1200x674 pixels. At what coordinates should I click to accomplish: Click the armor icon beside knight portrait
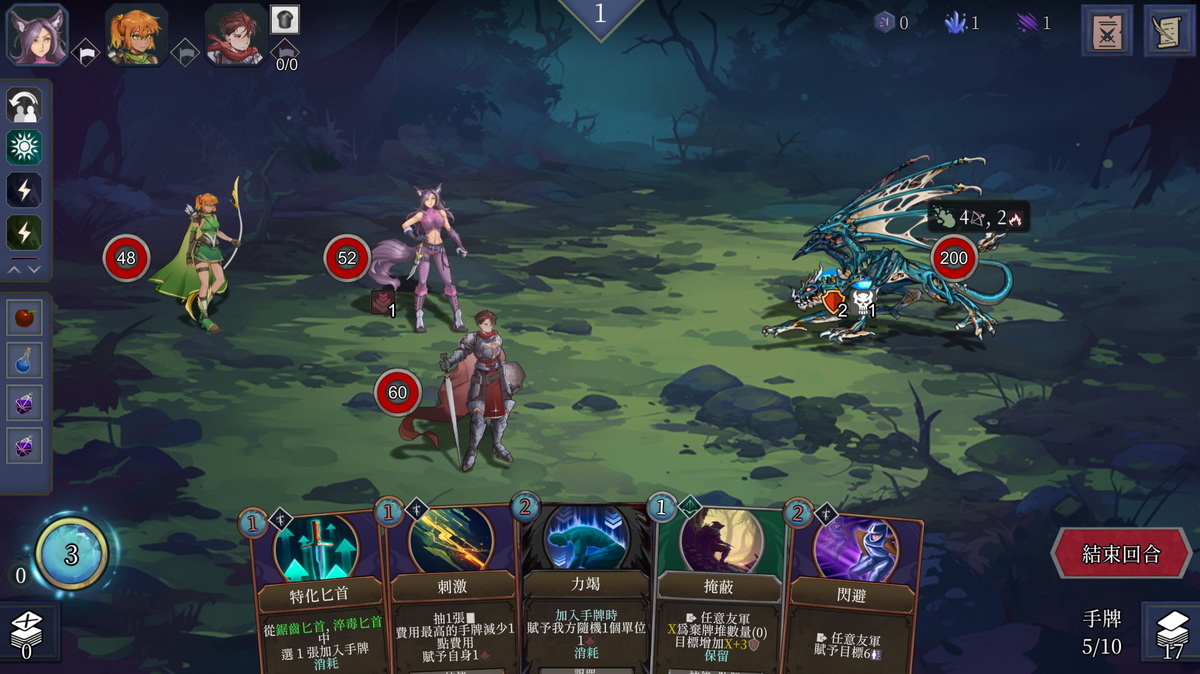(x=285, y=19)
